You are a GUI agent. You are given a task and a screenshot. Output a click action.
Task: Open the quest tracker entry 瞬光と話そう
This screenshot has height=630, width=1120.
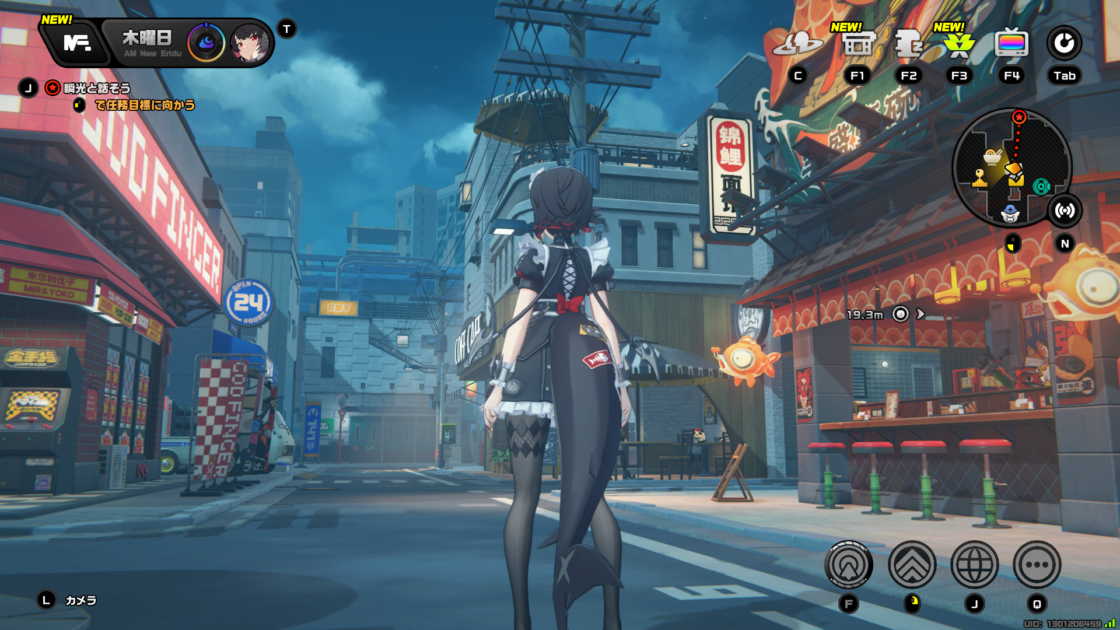point(96,88)
